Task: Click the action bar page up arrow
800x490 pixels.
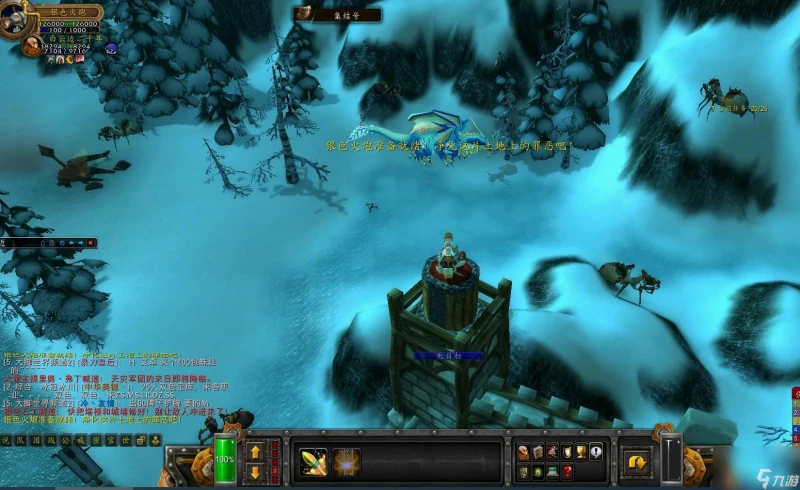Action: pos(253,451)
